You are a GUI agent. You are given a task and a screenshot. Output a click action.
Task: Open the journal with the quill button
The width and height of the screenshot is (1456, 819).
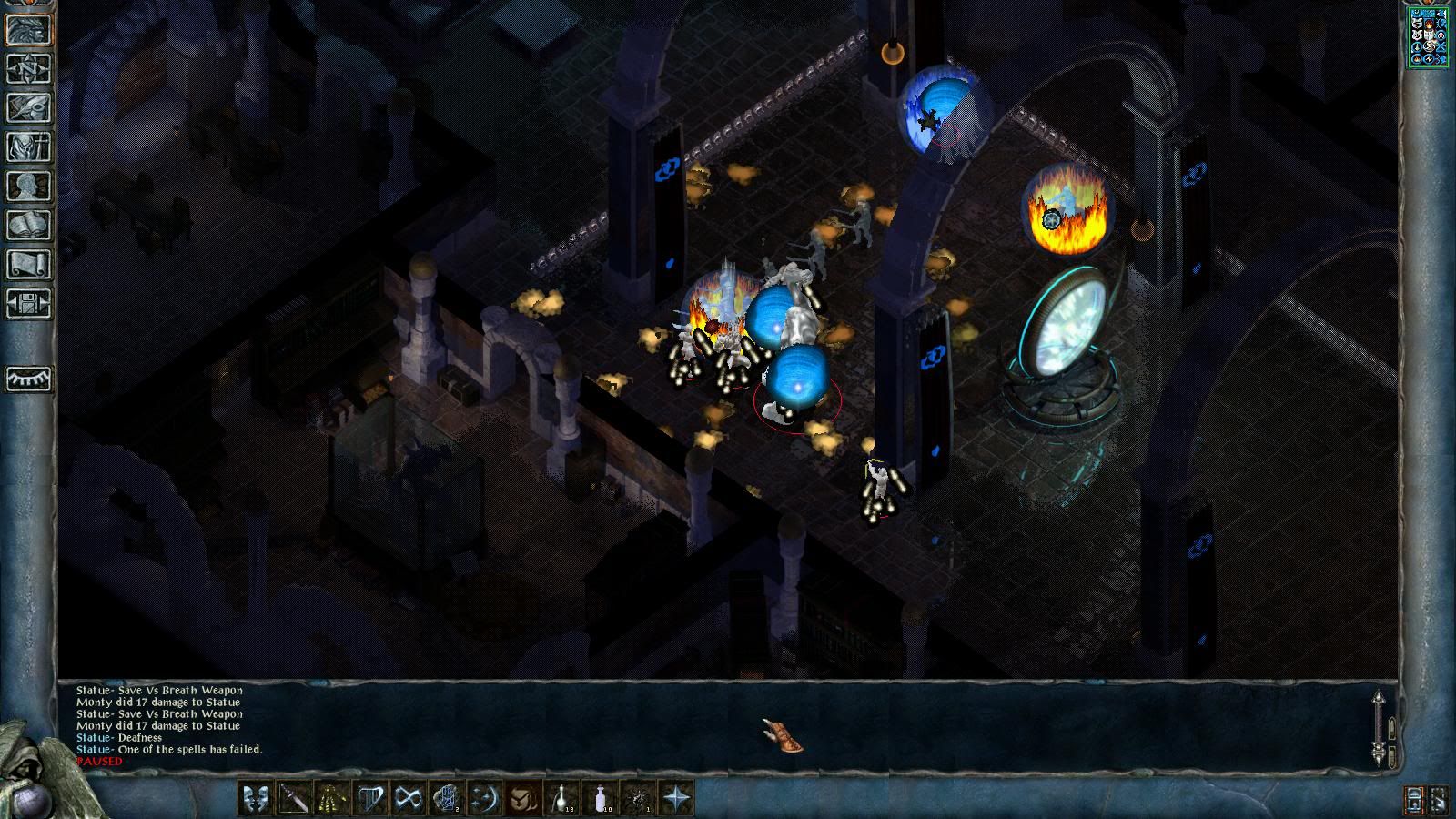pyautogui.click(x=29, y=107)
